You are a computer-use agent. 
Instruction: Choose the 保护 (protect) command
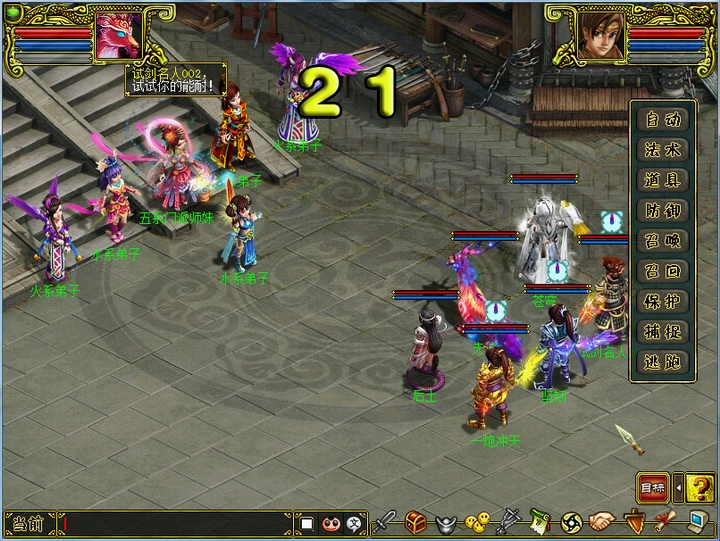663,301
